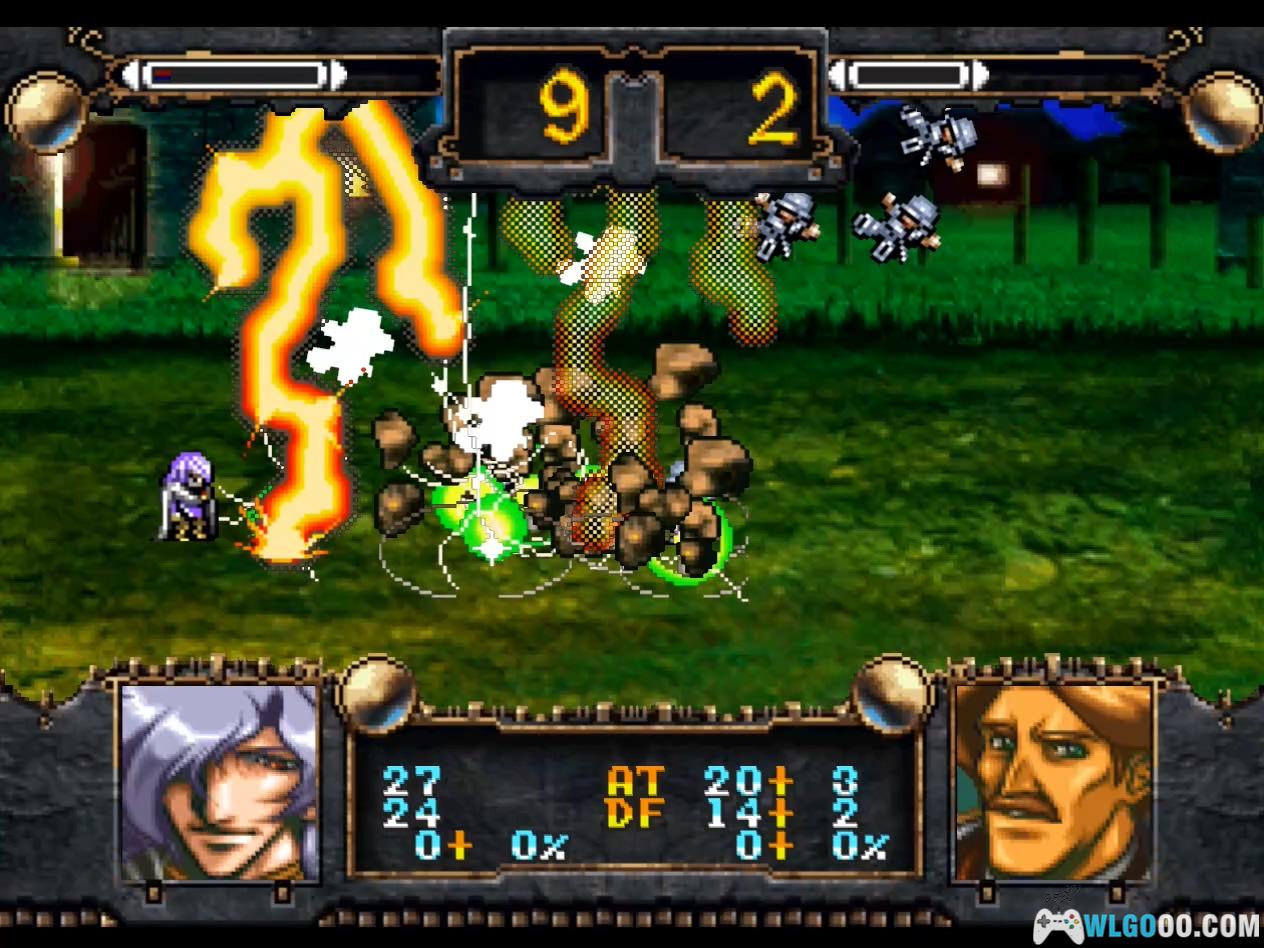Open the wlgo00.com watermark link
Screen dimensions: 1264x948
point(1146,924)
